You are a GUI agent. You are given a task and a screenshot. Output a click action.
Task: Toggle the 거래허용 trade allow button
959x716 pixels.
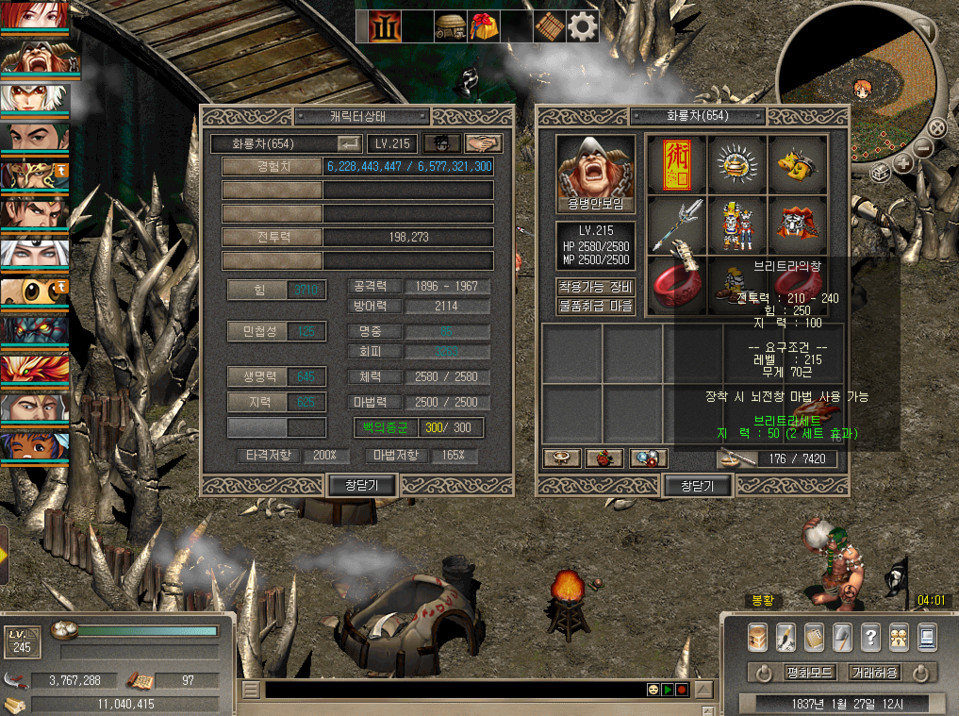click(873, 672)
